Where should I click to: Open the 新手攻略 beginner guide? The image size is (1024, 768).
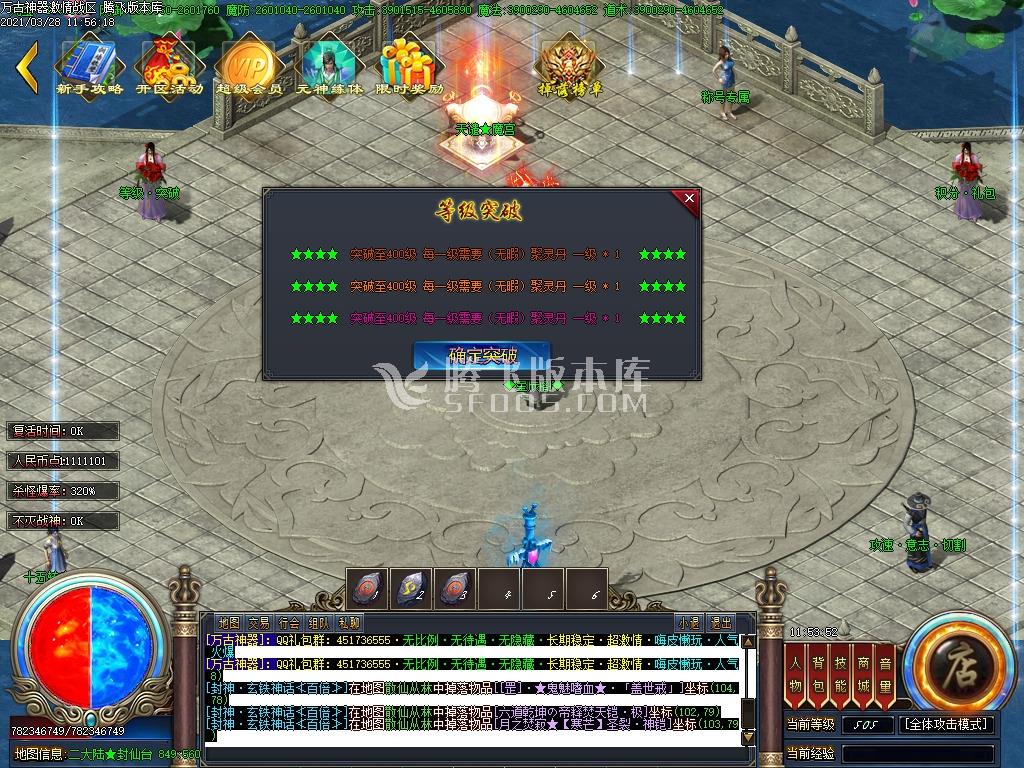coord(89,66)
